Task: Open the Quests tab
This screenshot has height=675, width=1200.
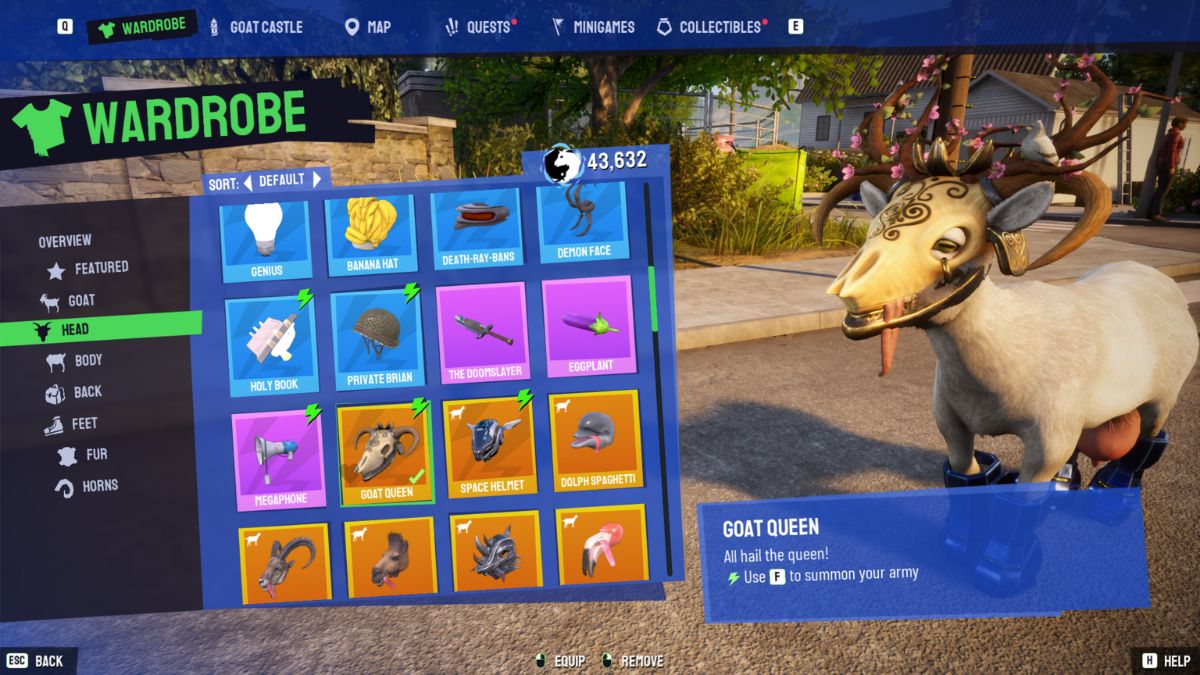Action: pyautogui.click(x=478, y=27)
